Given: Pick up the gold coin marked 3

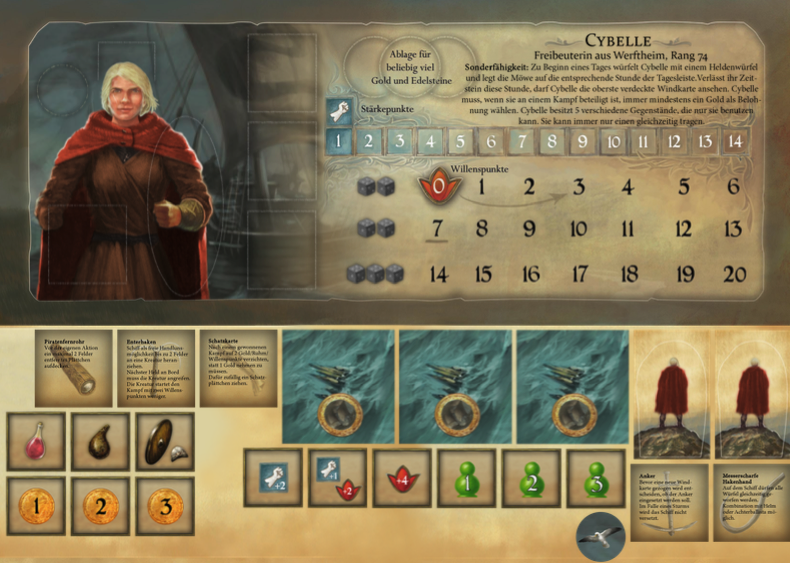Looking at the screenshot, I should point(164,505).
